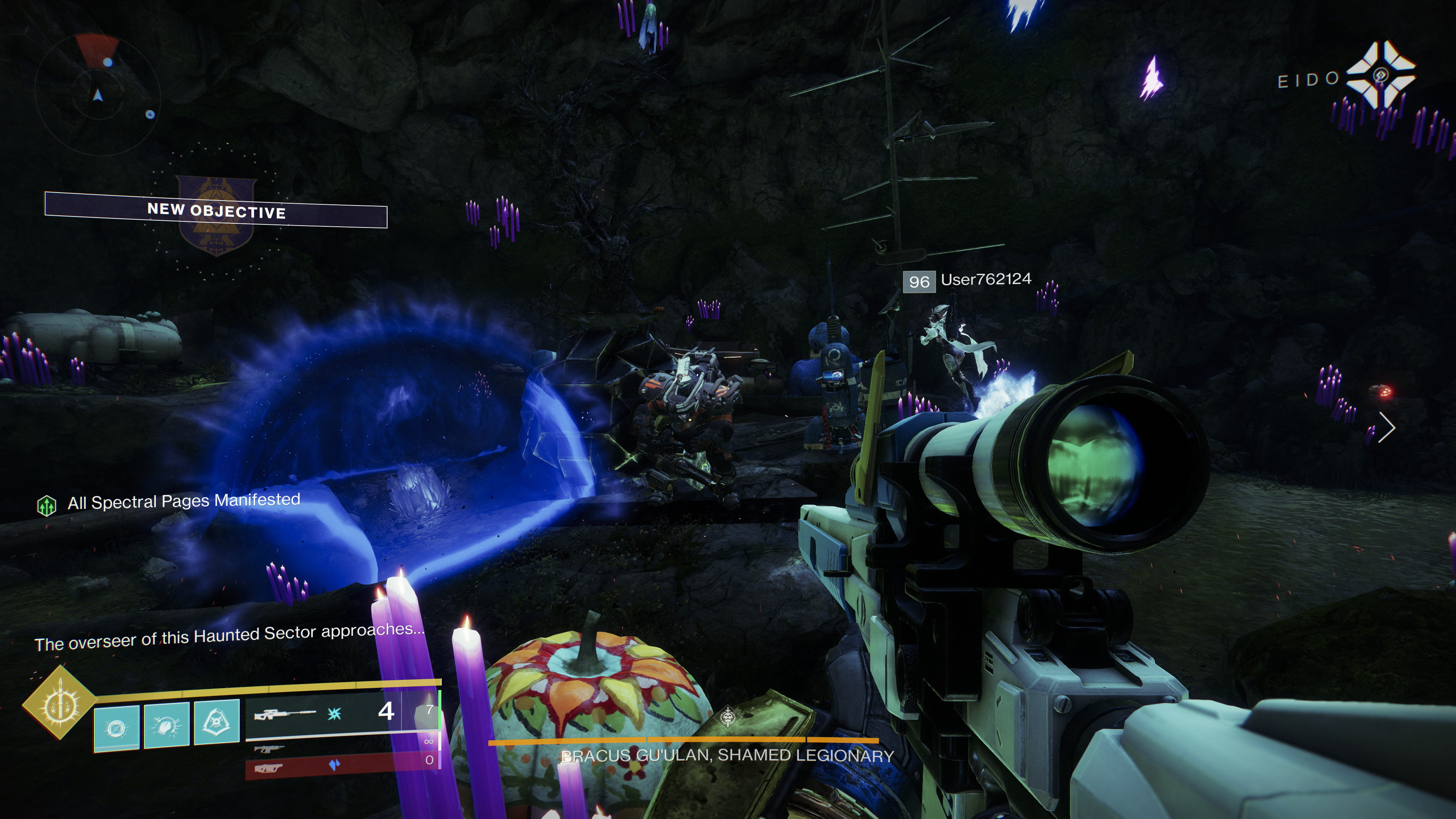Click the white chevron direction marker

1387,427
